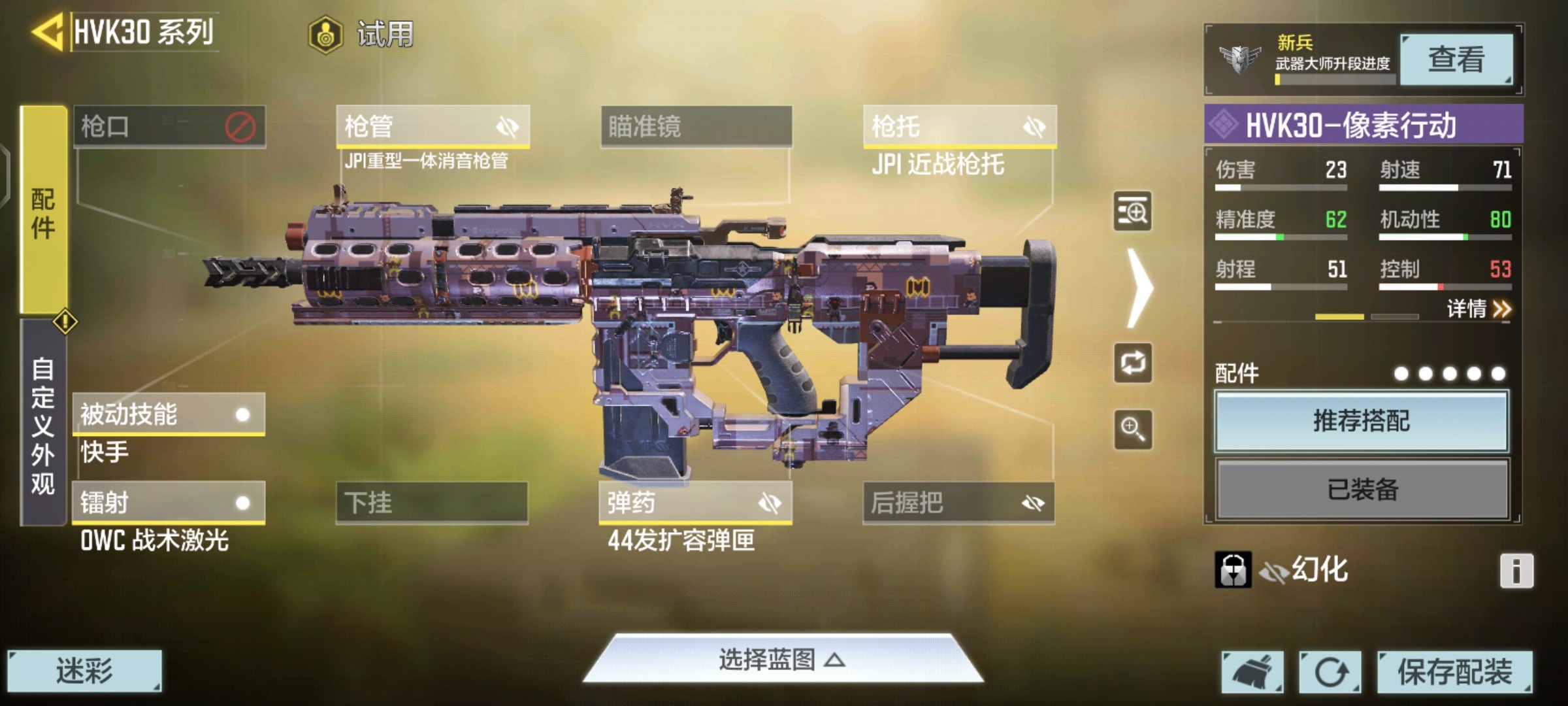
Task: Open 推荐搭配 recommended builds
Action: click(1362, 421)
